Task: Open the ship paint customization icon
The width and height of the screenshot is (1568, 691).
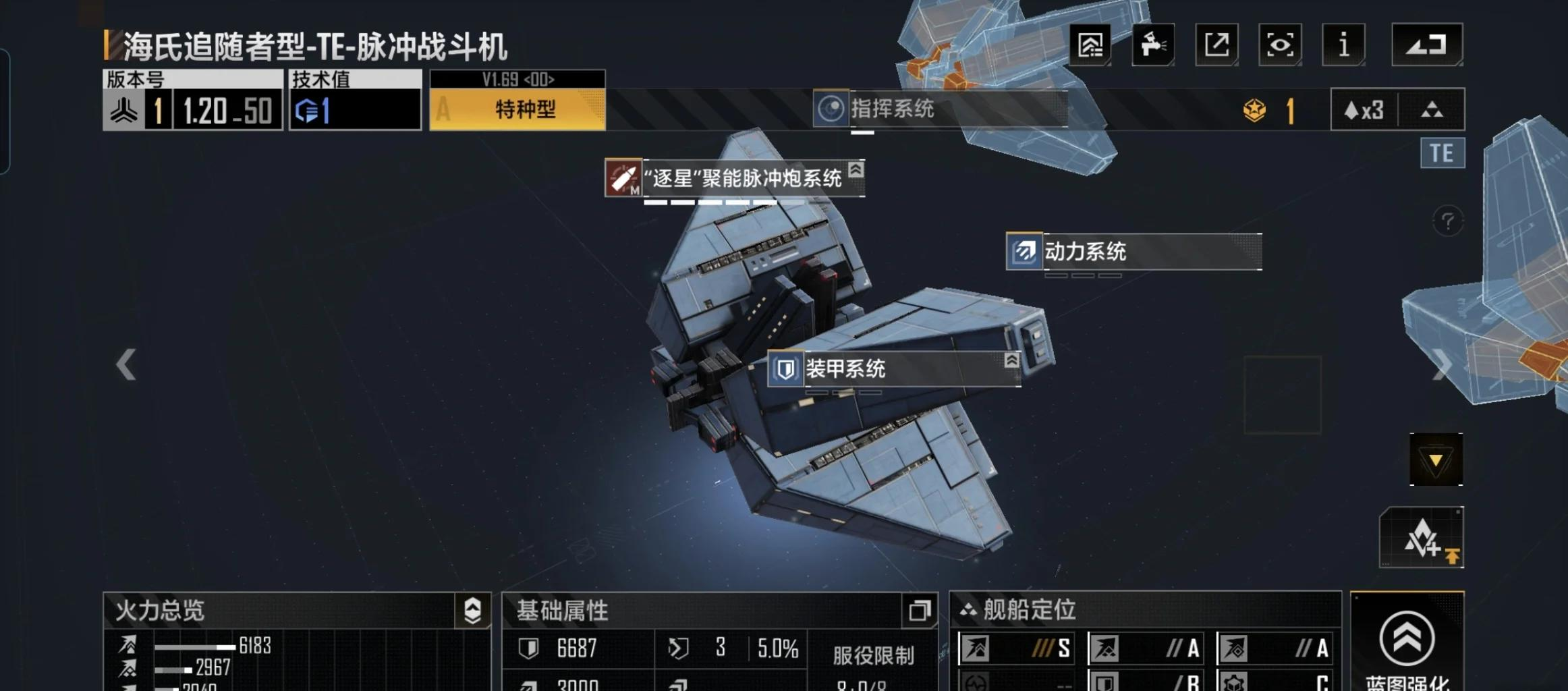Action: (1154, 44)
